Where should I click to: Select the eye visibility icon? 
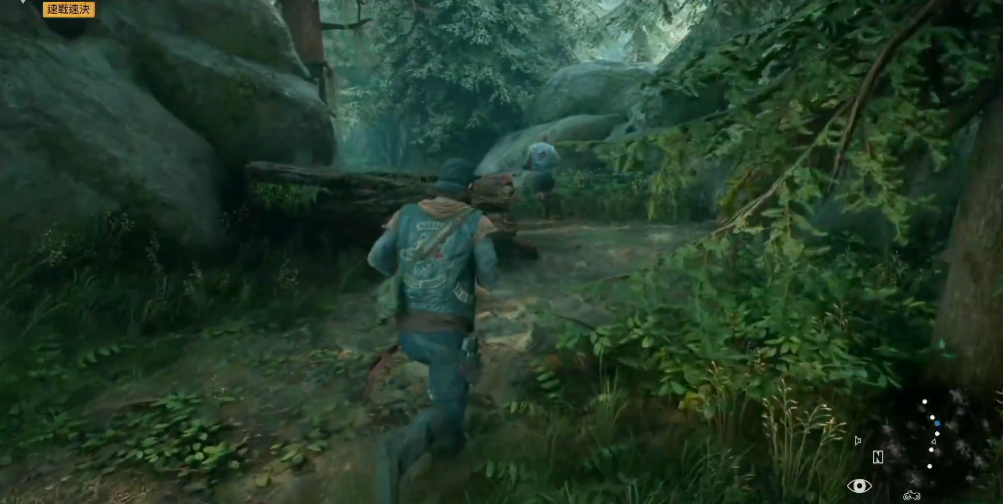[858, 486]
